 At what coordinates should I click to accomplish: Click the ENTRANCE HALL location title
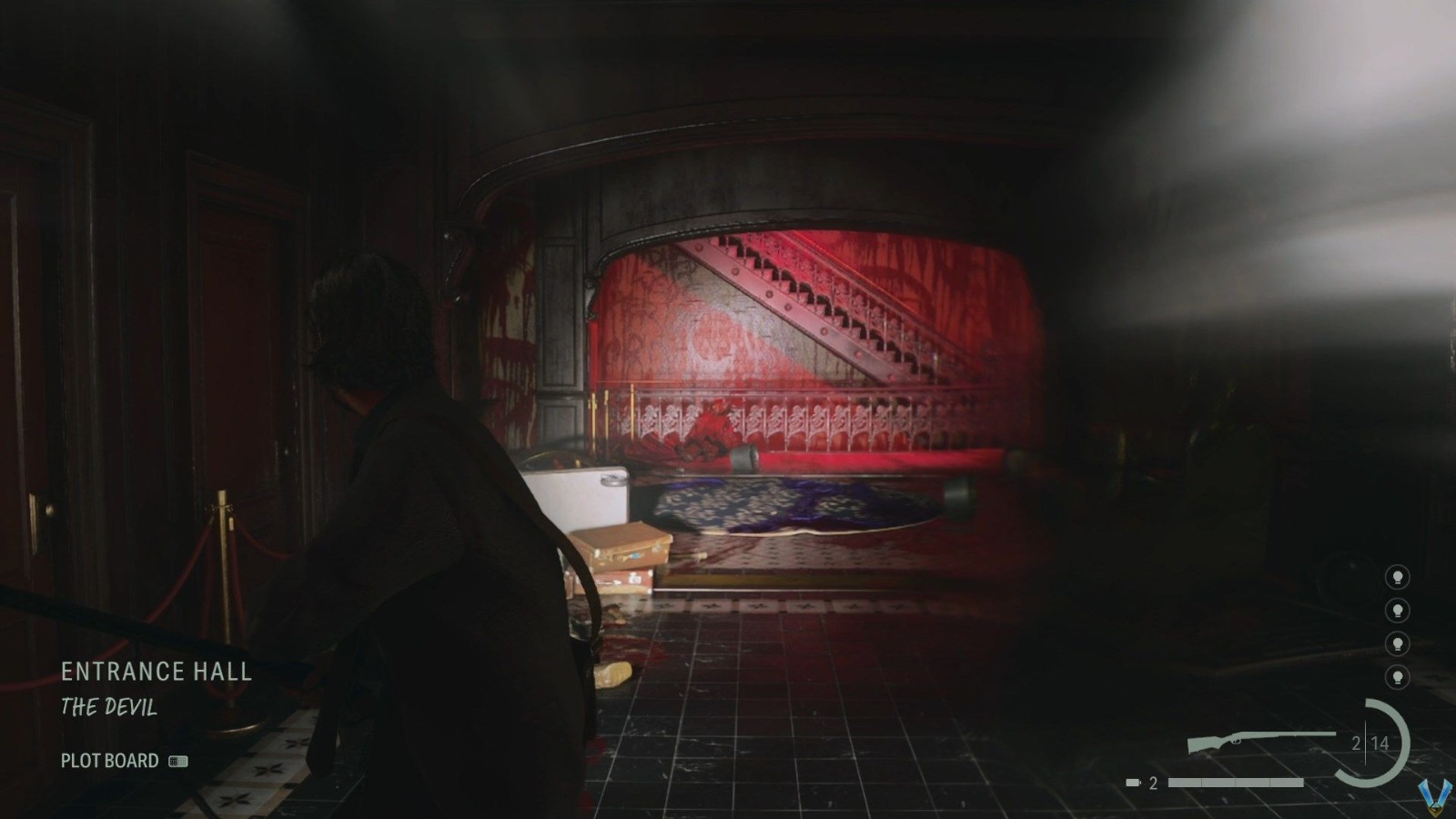pos(157,672)
